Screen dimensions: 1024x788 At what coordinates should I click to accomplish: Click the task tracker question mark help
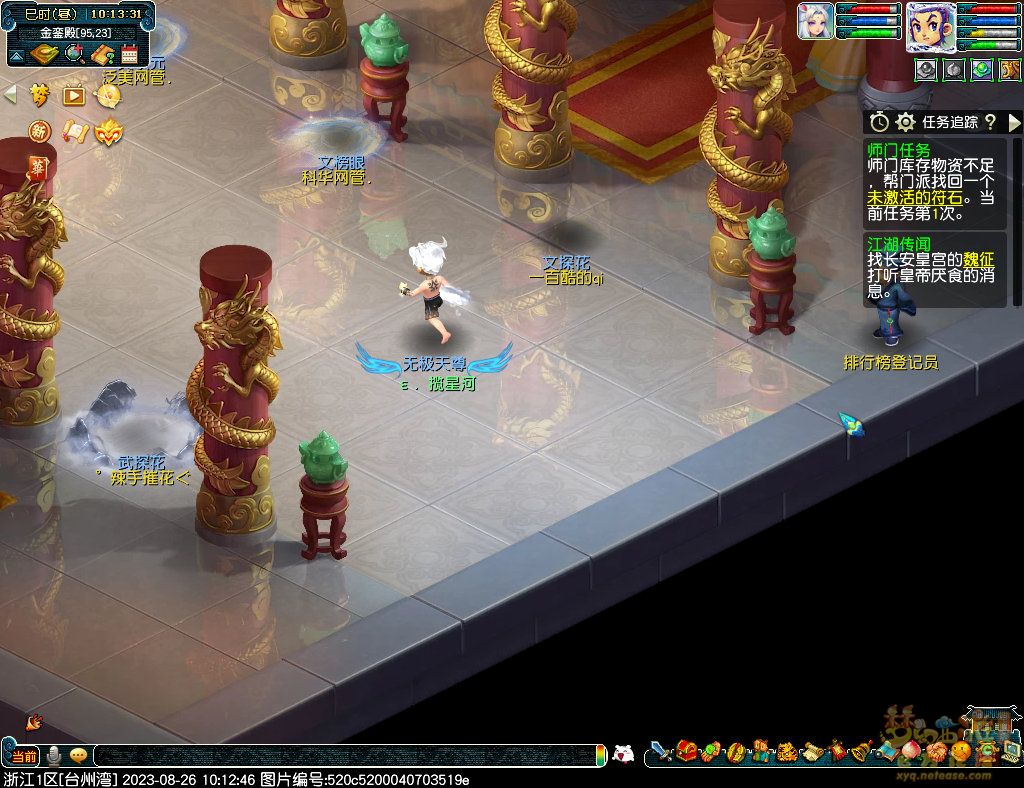pos(990,122)
